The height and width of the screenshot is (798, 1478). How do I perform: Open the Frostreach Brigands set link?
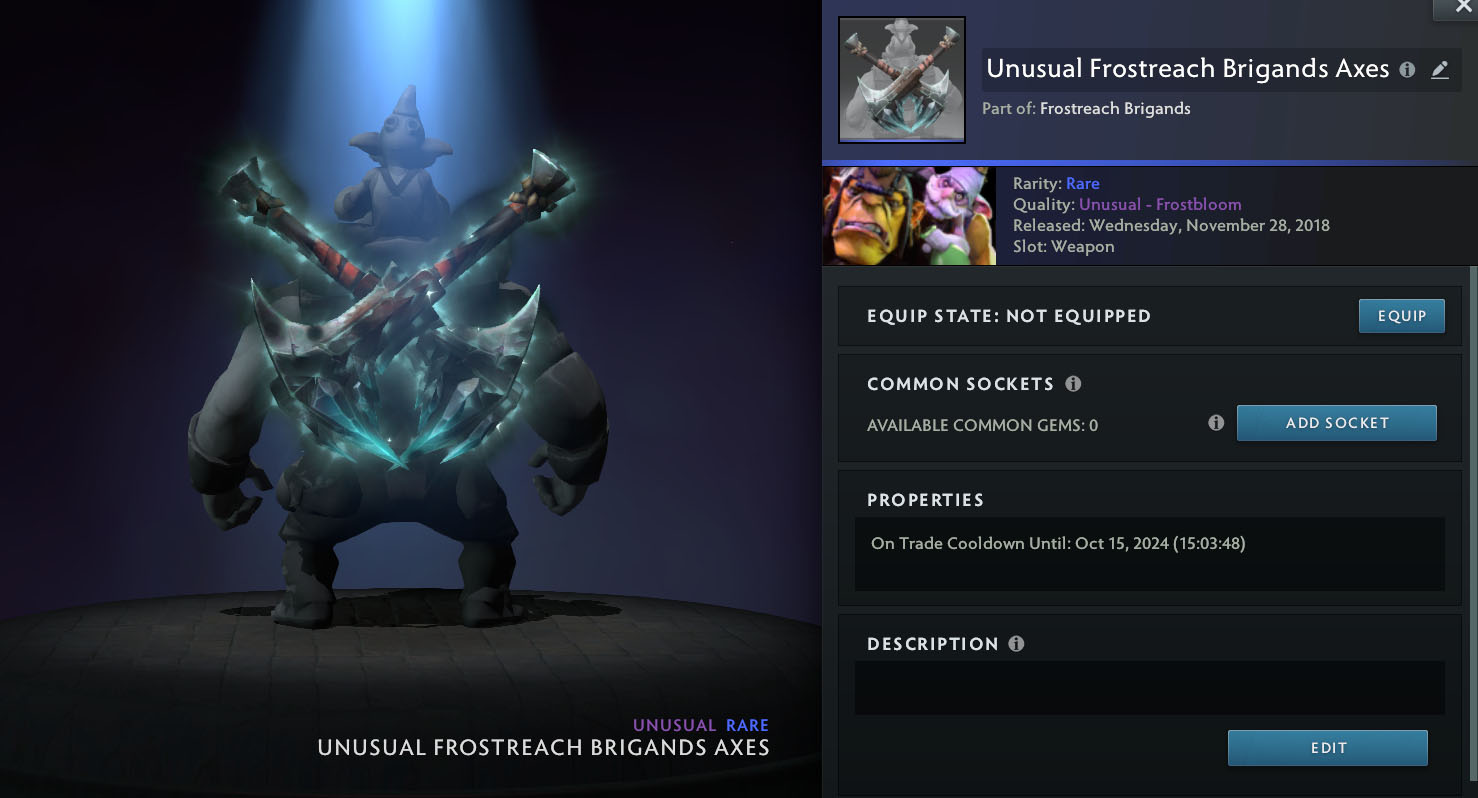click(x=1115, y=109)
